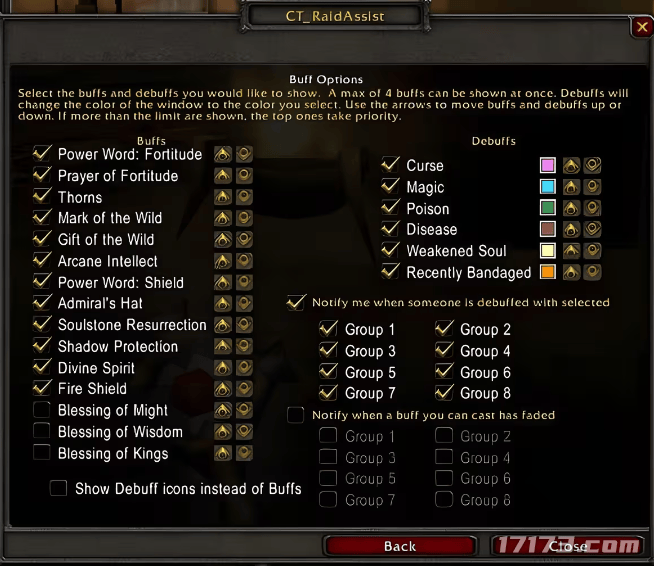Pick the Curse debuff pink color swatch

[547, 165]
